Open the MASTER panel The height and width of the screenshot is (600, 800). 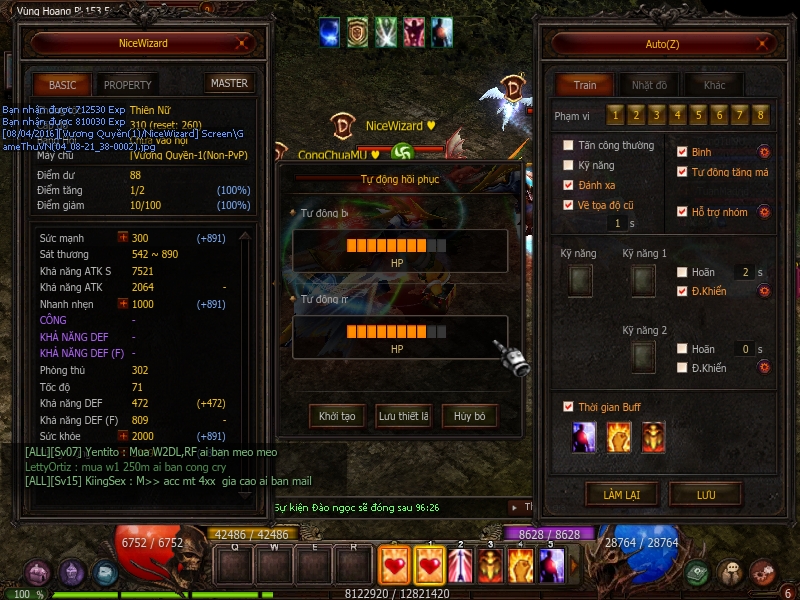coord(228,84)
